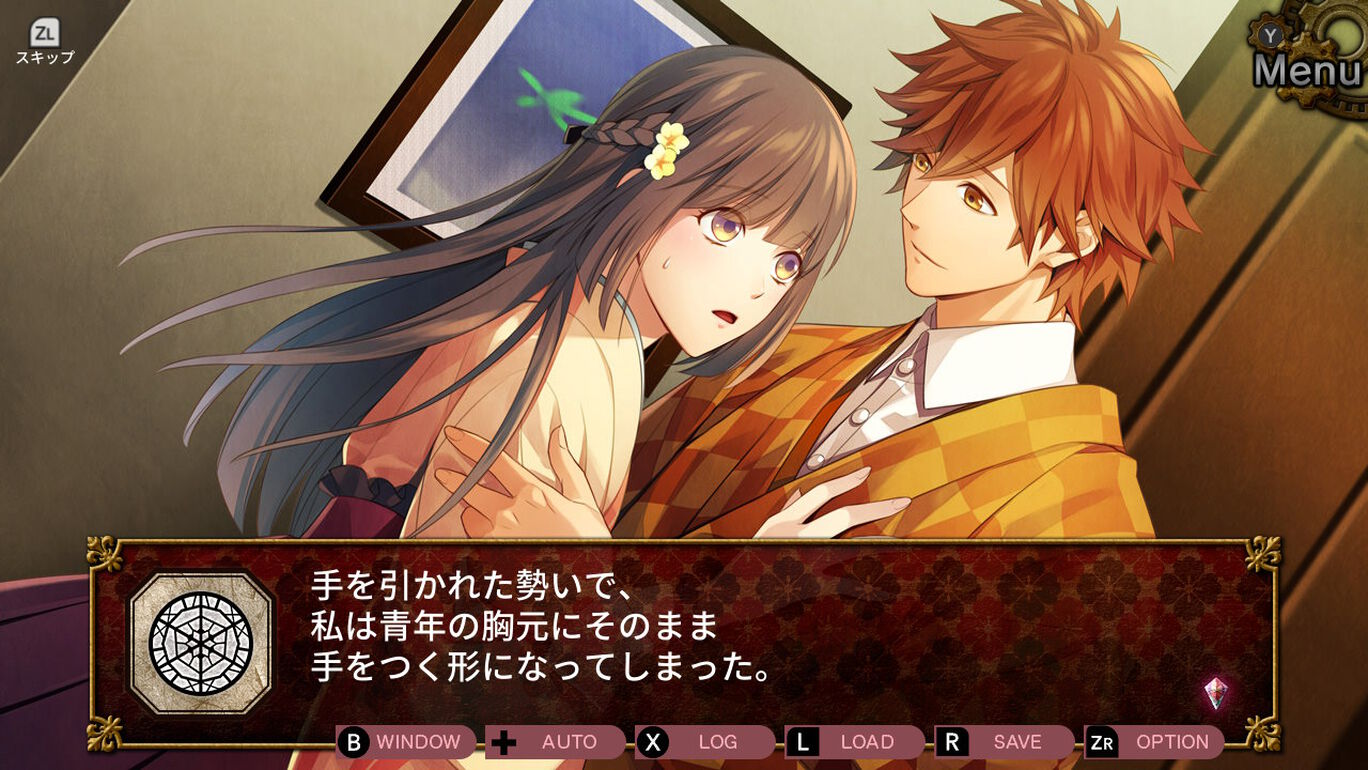Open the Menu in the corner
The width and height of the screenshot is (1368, 770).
coord(1307,68)
